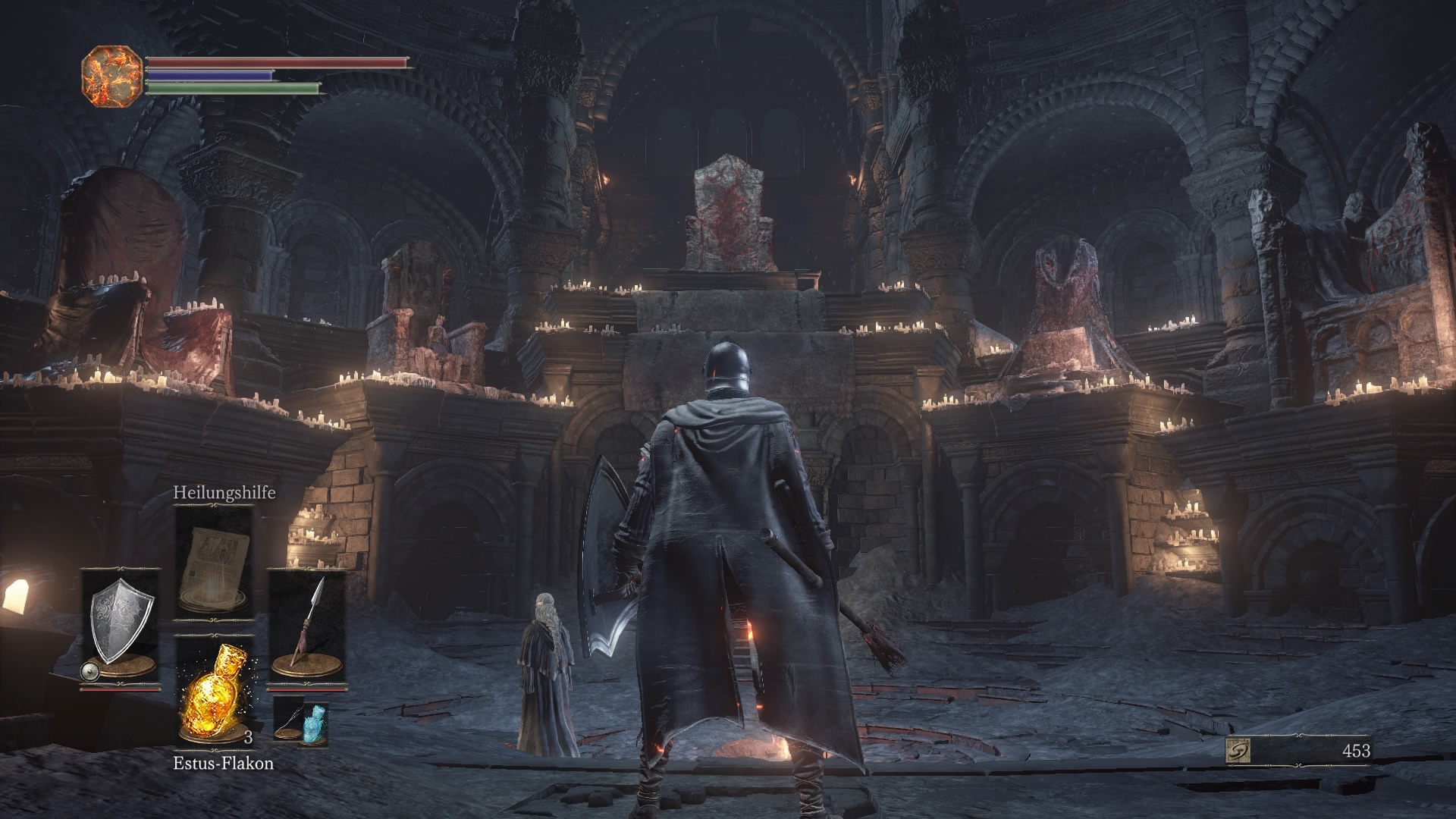Select the small blue ashen flask slot
This screenshot has width=1456, height=819.
tap(302, 720)
